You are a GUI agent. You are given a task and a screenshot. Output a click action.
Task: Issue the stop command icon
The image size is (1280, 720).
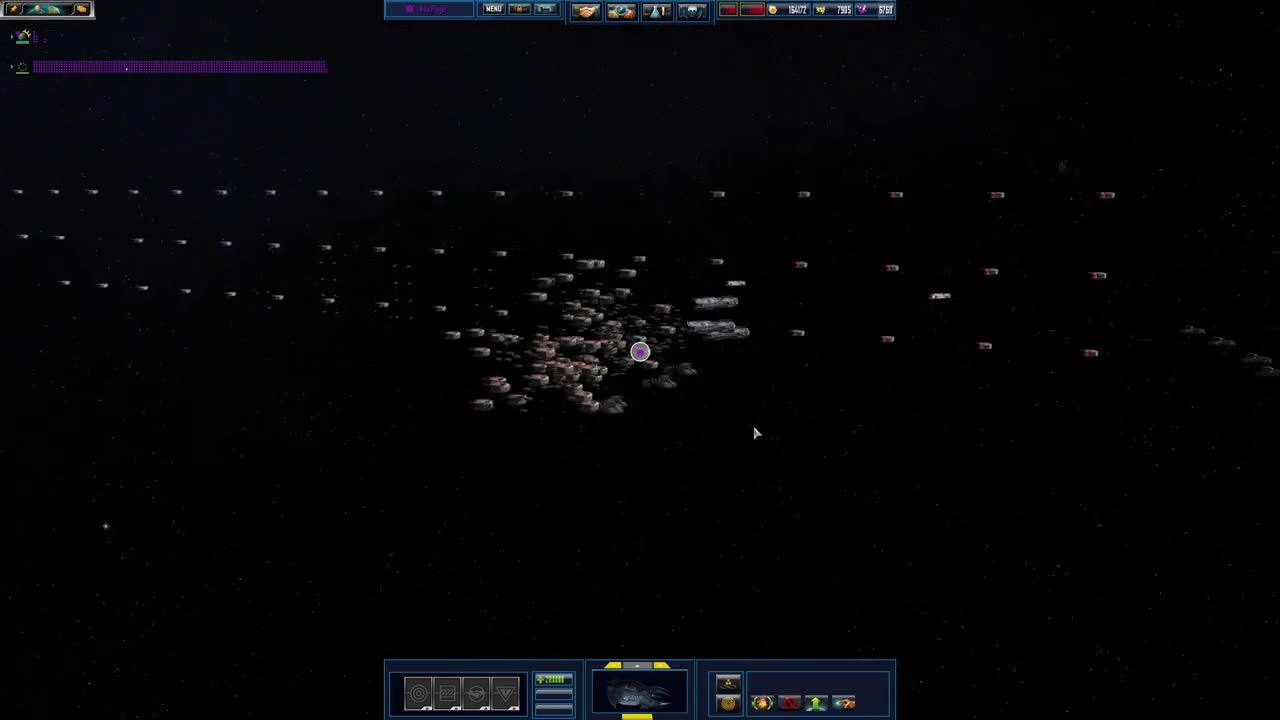tap(790, 702)
